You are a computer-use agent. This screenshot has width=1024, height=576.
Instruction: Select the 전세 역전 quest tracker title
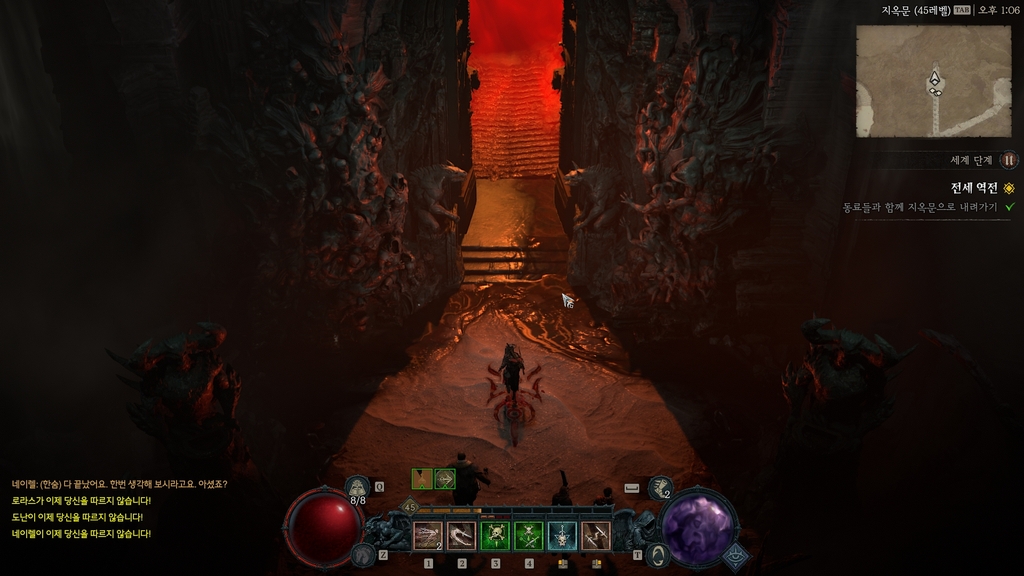click(973, 188)
